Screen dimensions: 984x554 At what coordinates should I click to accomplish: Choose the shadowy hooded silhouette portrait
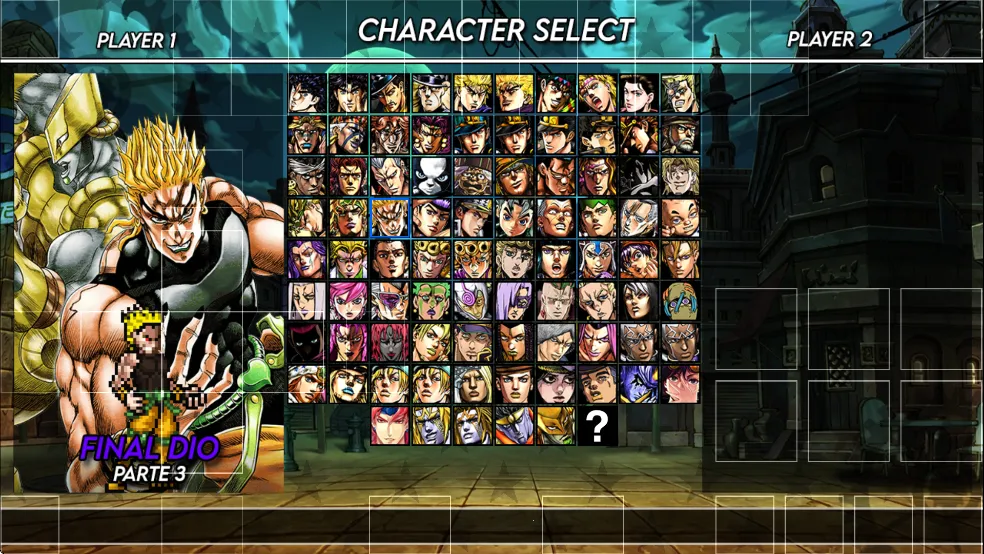306,342
